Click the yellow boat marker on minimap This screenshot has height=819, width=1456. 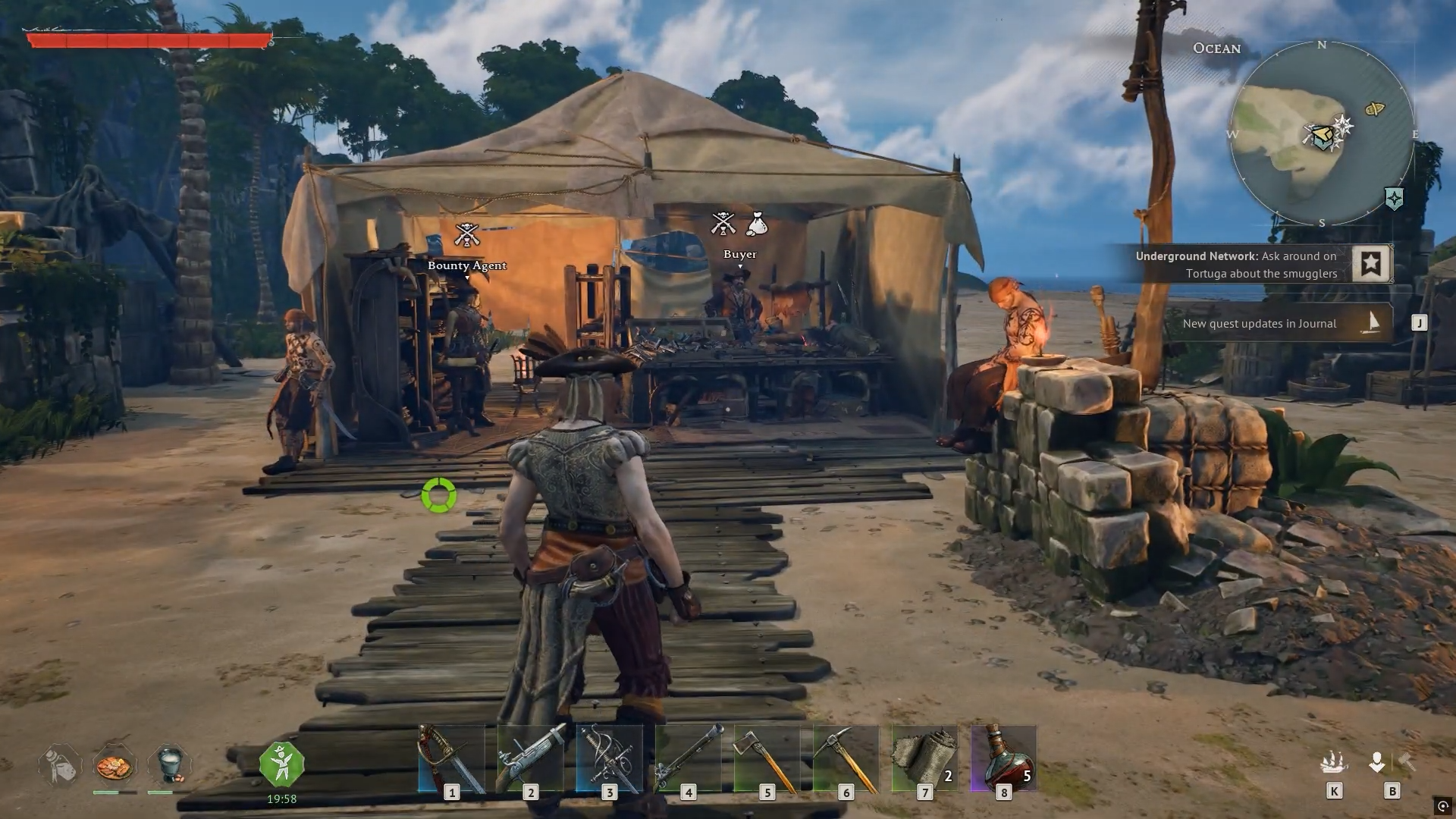1374,109
